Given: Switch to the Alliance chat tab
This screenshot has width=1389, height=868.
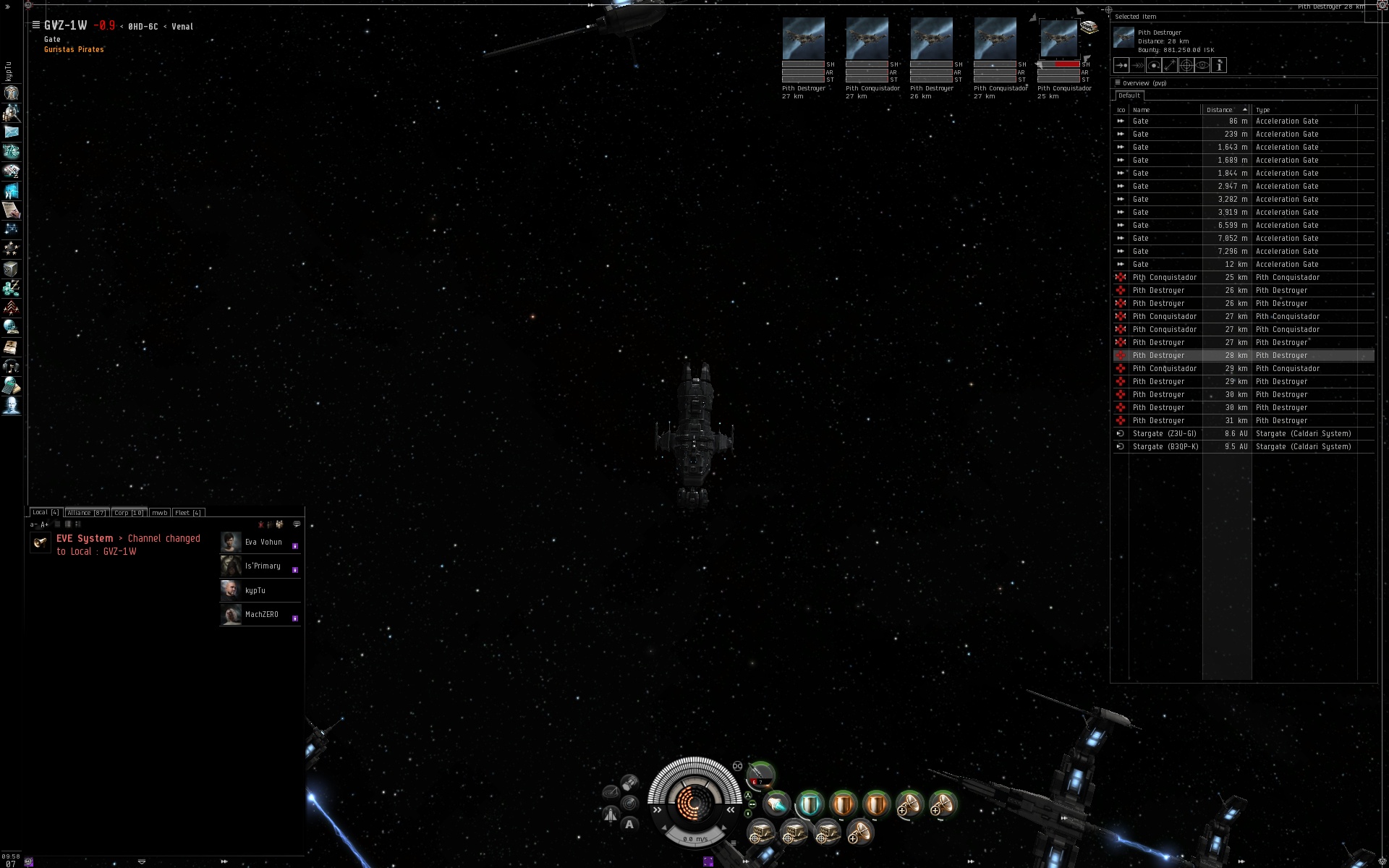Looking at the screenshot, I should (x=86, y=512).
